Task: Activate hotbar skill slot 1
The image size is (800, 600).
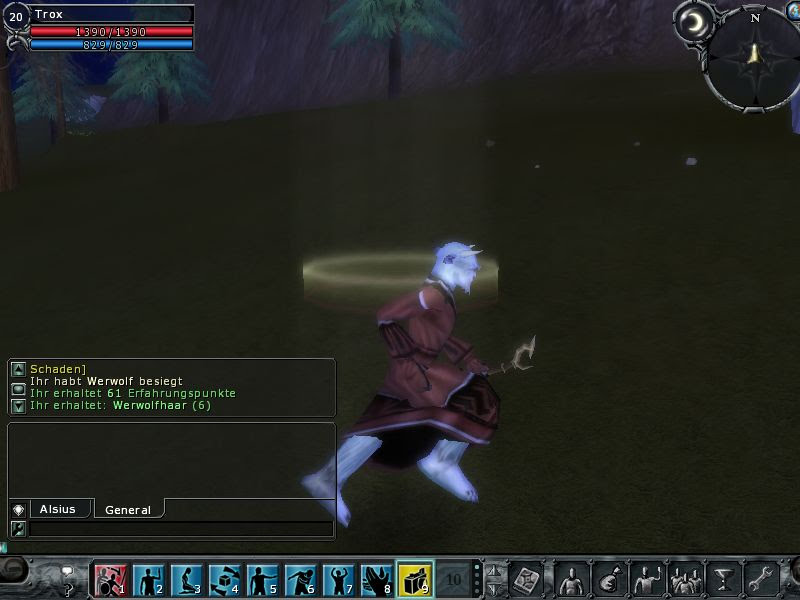Action: click(x=109, y=579)
